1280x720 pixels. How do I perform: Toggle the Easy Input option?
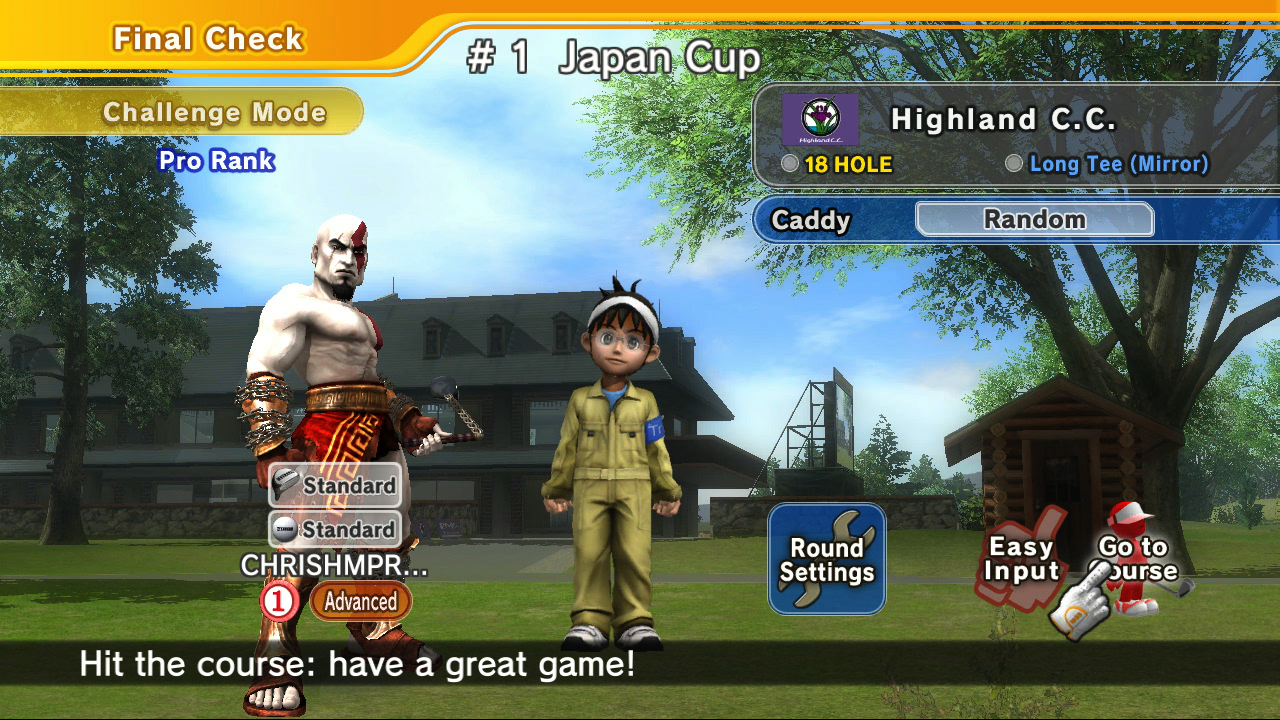tap(1021, 560)
